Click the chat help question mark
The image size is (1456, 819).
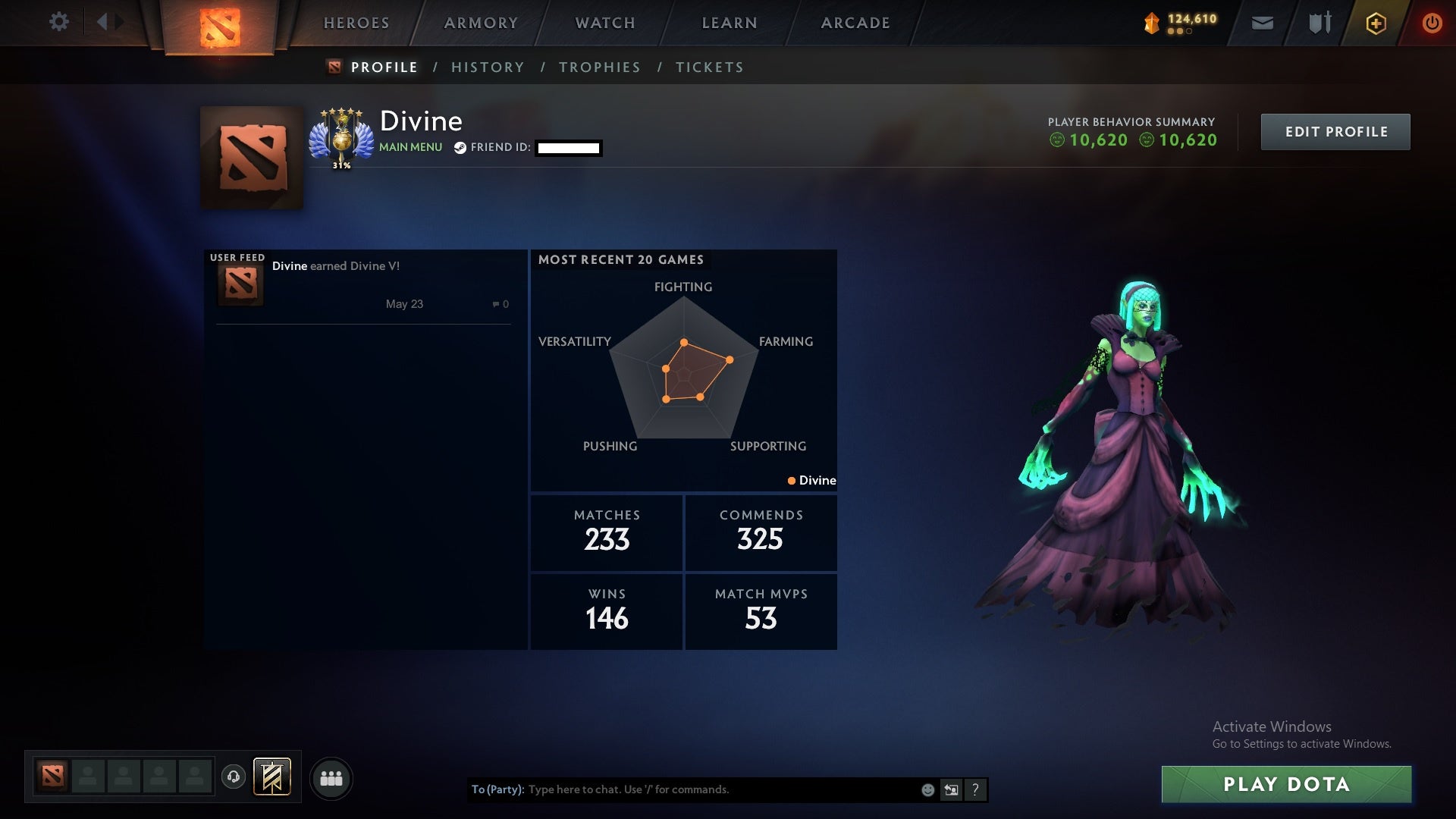click(975, 789)
